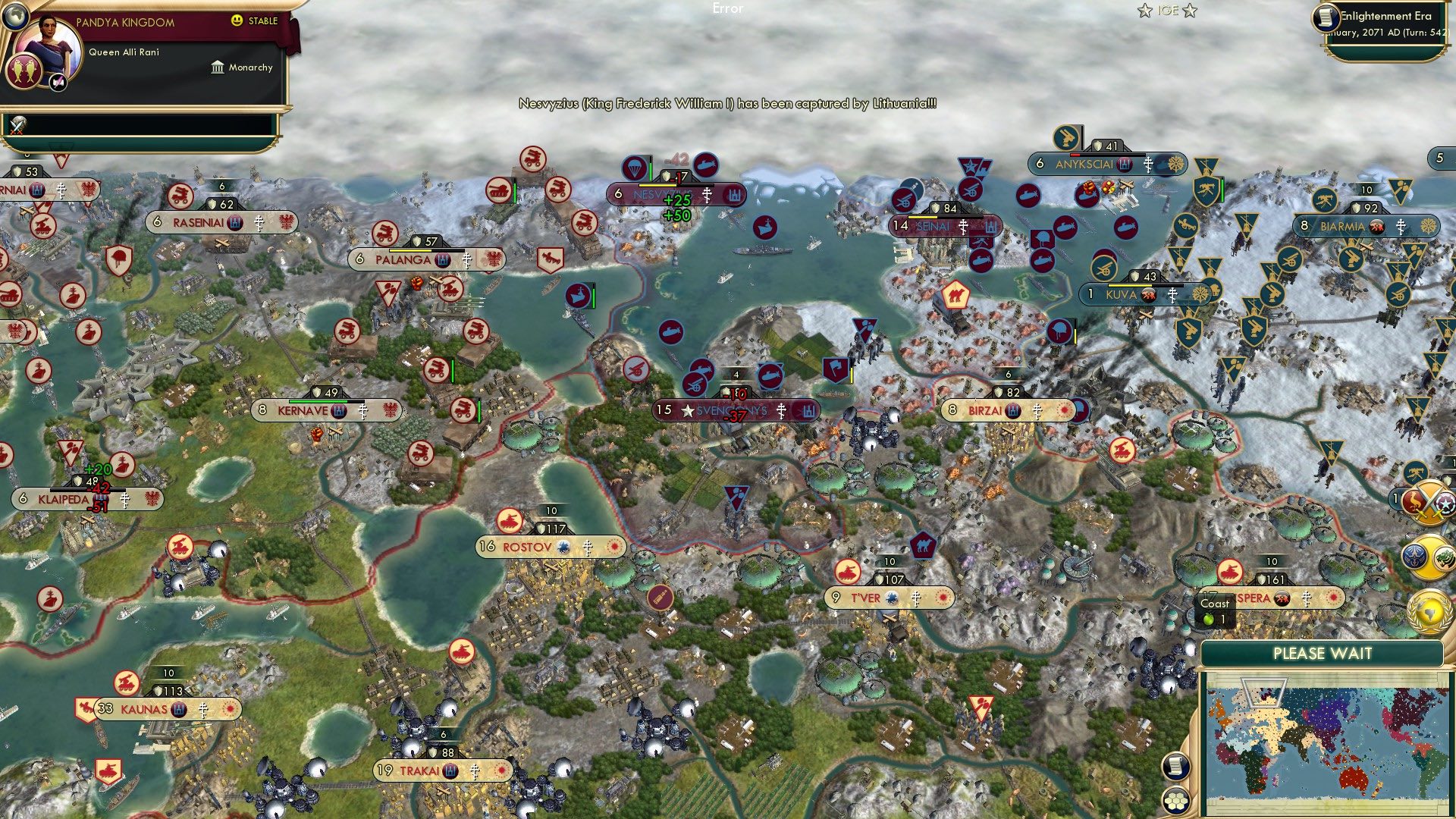Viewport: 1456px width, 819px height.
Task: Open the World Congress golden globe notification
Action: point(1429,610)
